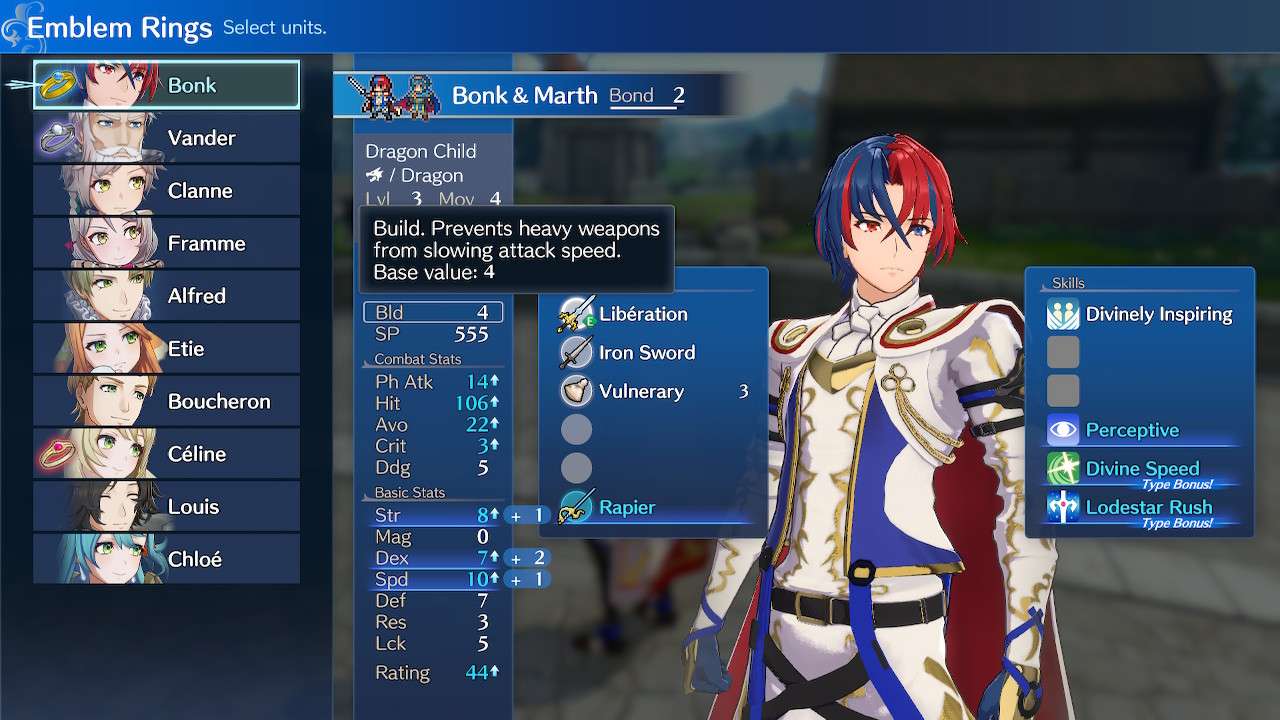The width and height of the screenshot is (1280, 720).
Task: Highlight the Bld stat row
Action: coord(433,313)
